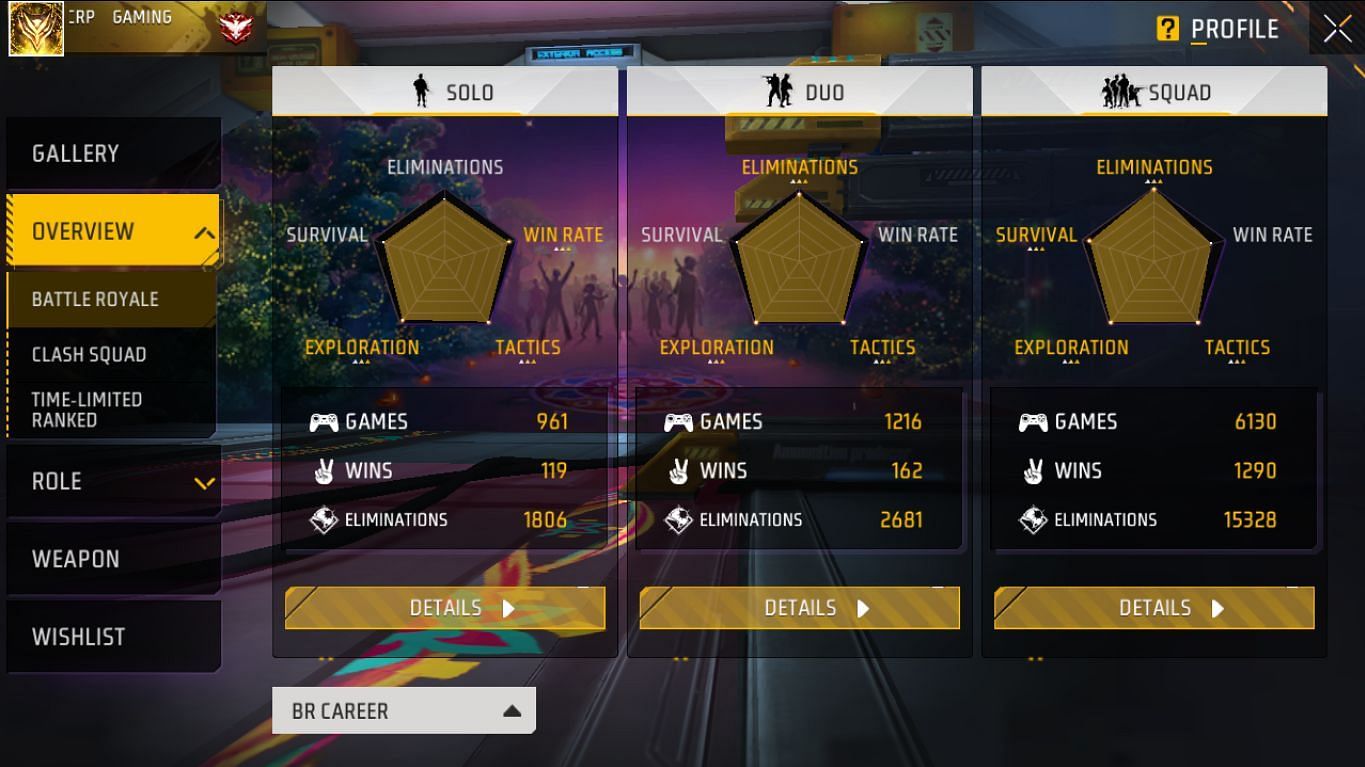
Task: Select Battle Royale under Overview
Action: point(95,299)
